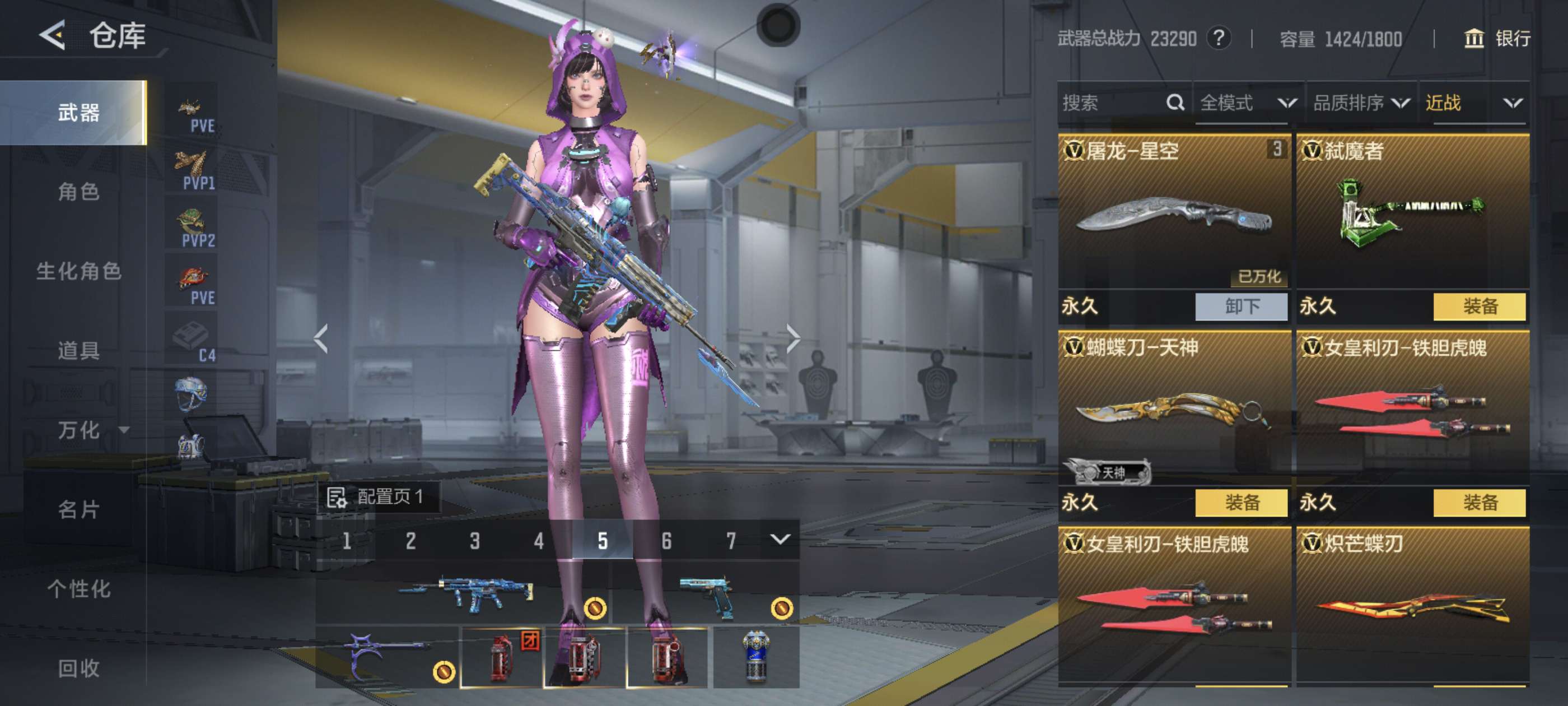Open the 银行 bank

[1497, 39]
